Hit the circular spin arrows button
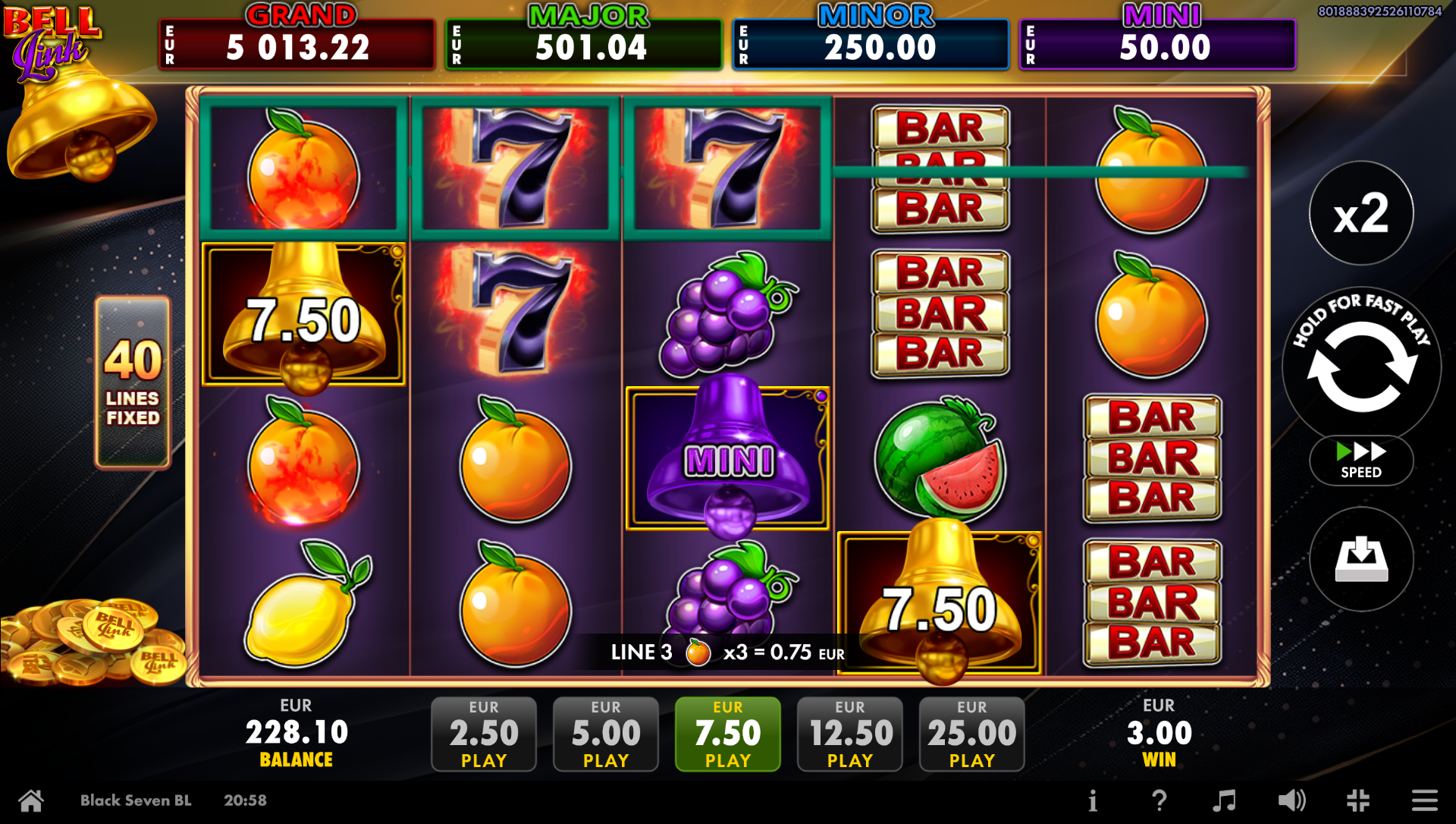The height and width of the screenshot is (824, 1456). click(1362, 366)
